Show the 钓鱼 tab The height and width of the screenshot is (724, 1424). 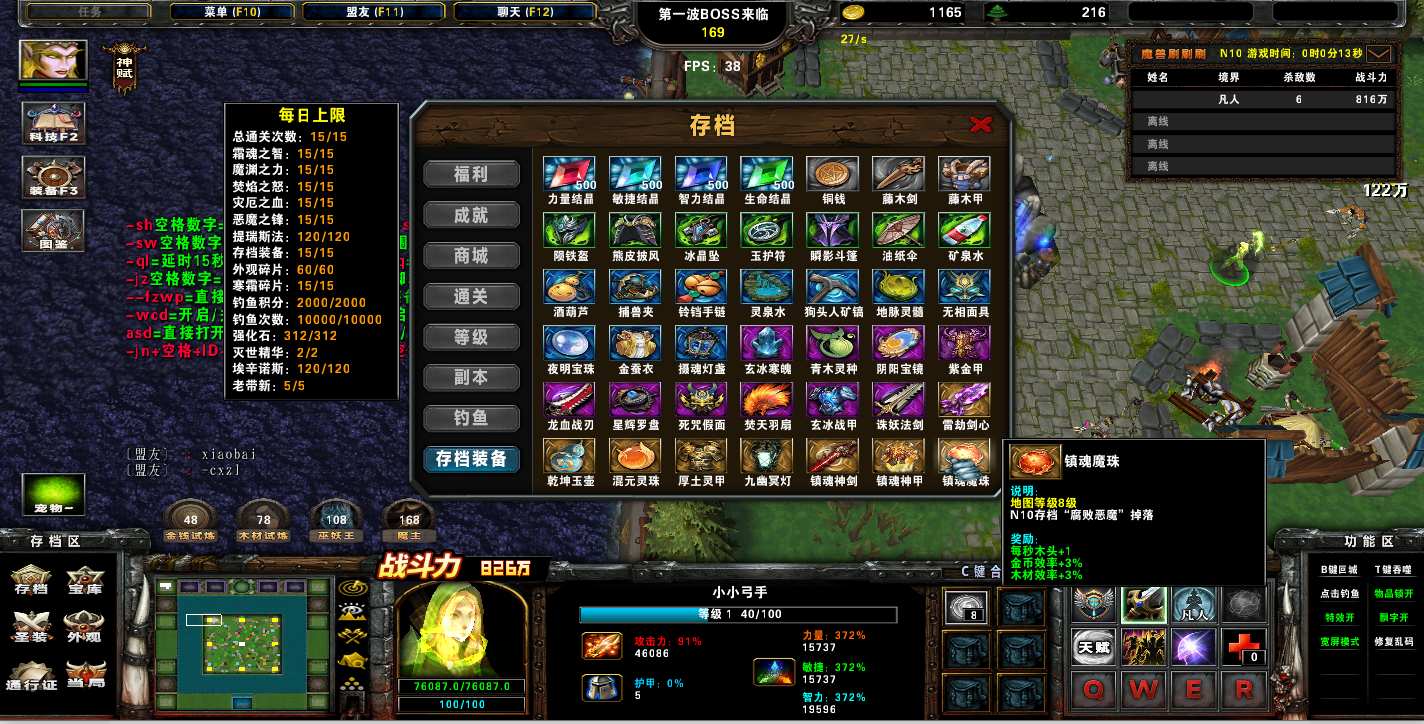[471, 418]
